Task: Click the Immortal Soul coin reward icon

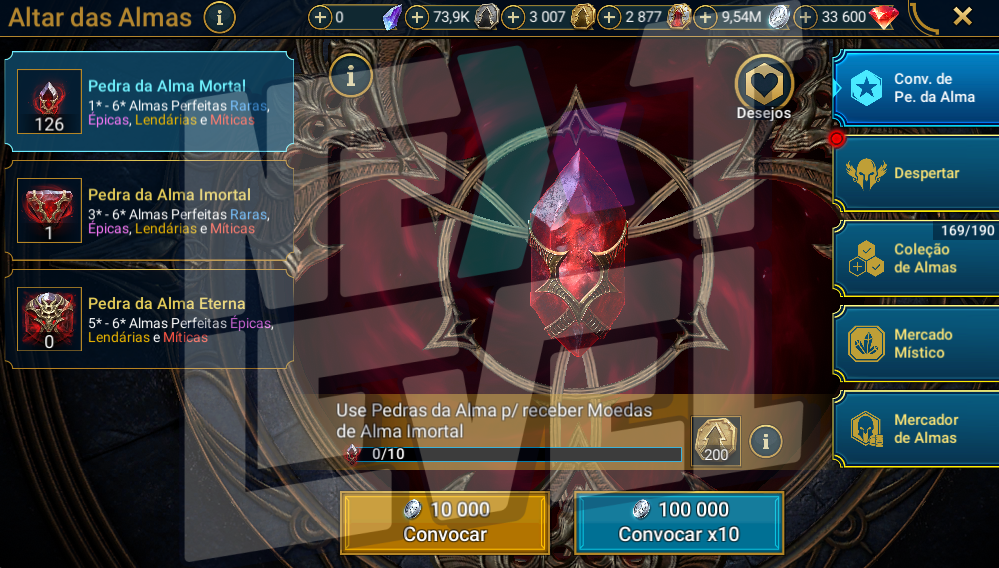Action: (x=716, y=440)
